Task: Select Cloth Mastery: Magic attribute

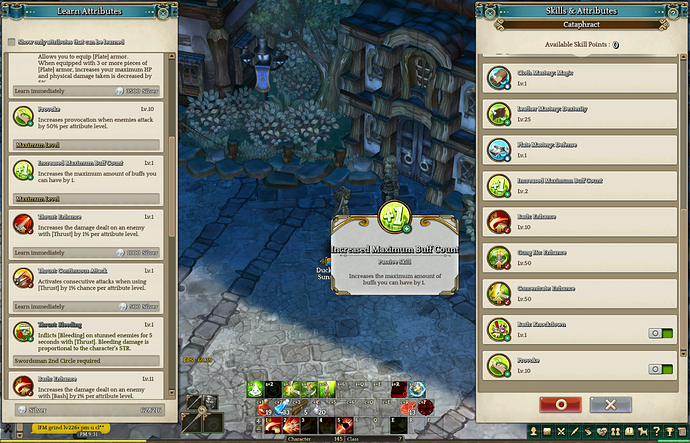Action: pyautogui.click(x=580, y=76)
